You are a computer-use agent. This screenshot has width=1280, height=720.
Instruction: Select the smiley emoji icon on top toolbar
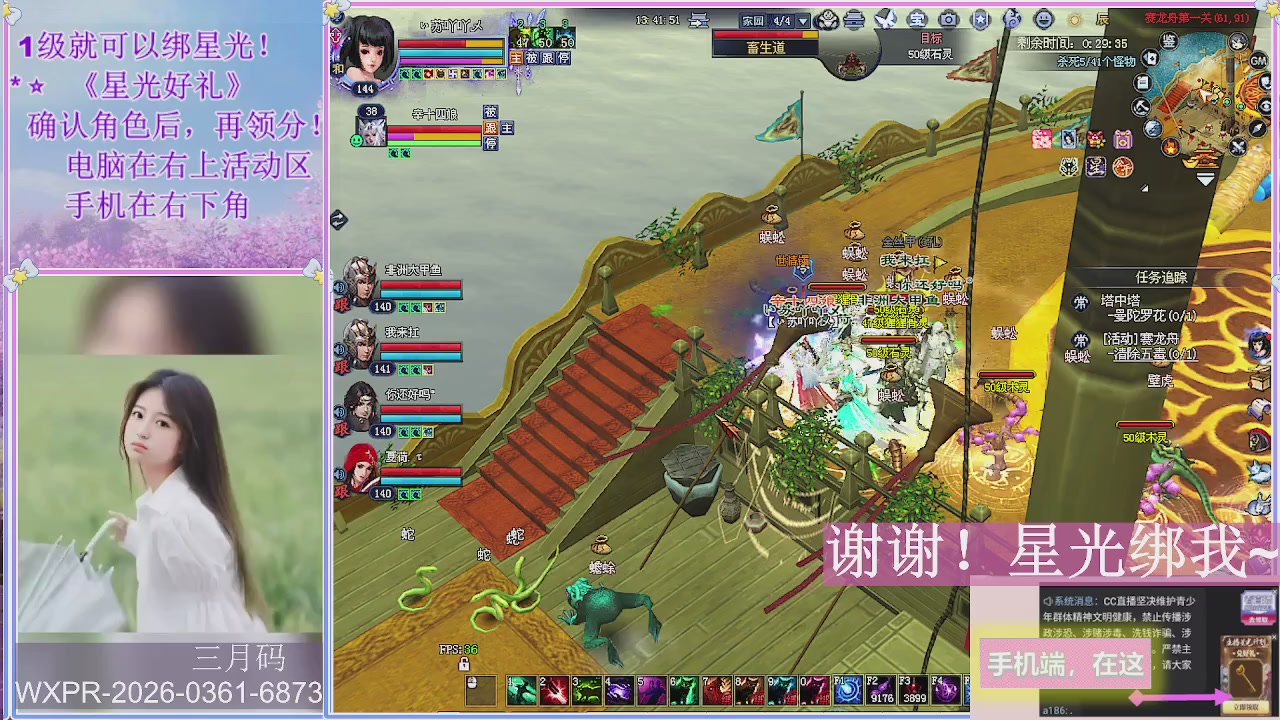coord(1042,19)
